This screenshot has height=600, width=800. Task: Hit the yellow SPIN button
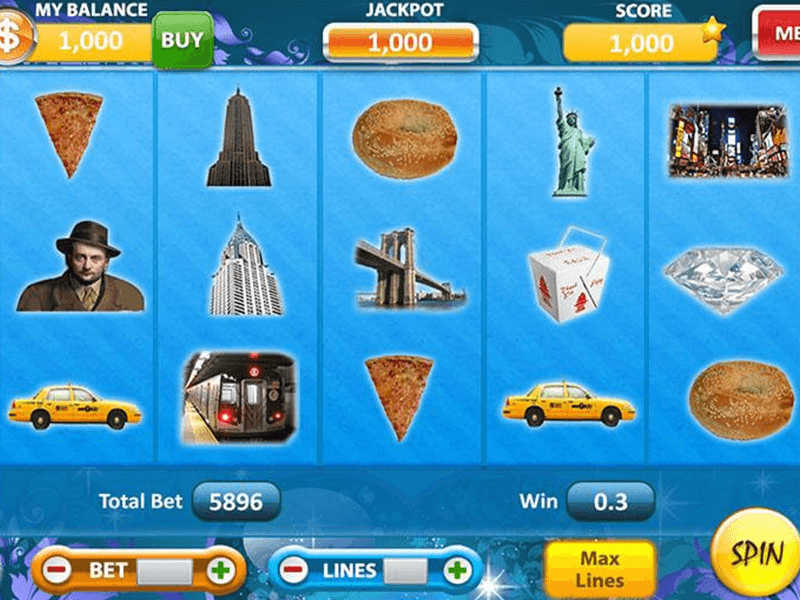click(x=759, y=555)
